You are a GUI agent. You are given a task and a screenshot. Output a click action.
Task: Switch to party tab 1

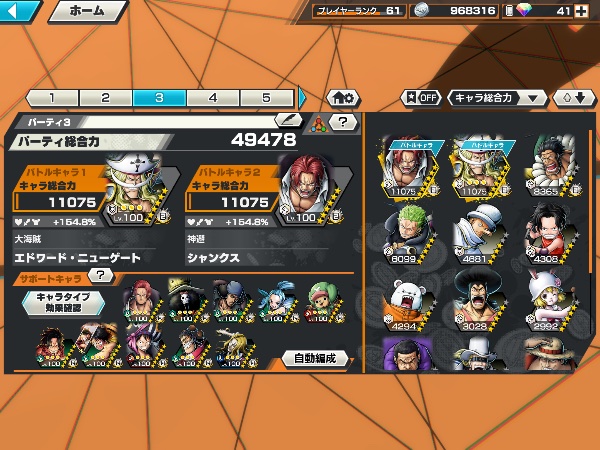pos(51,98)
